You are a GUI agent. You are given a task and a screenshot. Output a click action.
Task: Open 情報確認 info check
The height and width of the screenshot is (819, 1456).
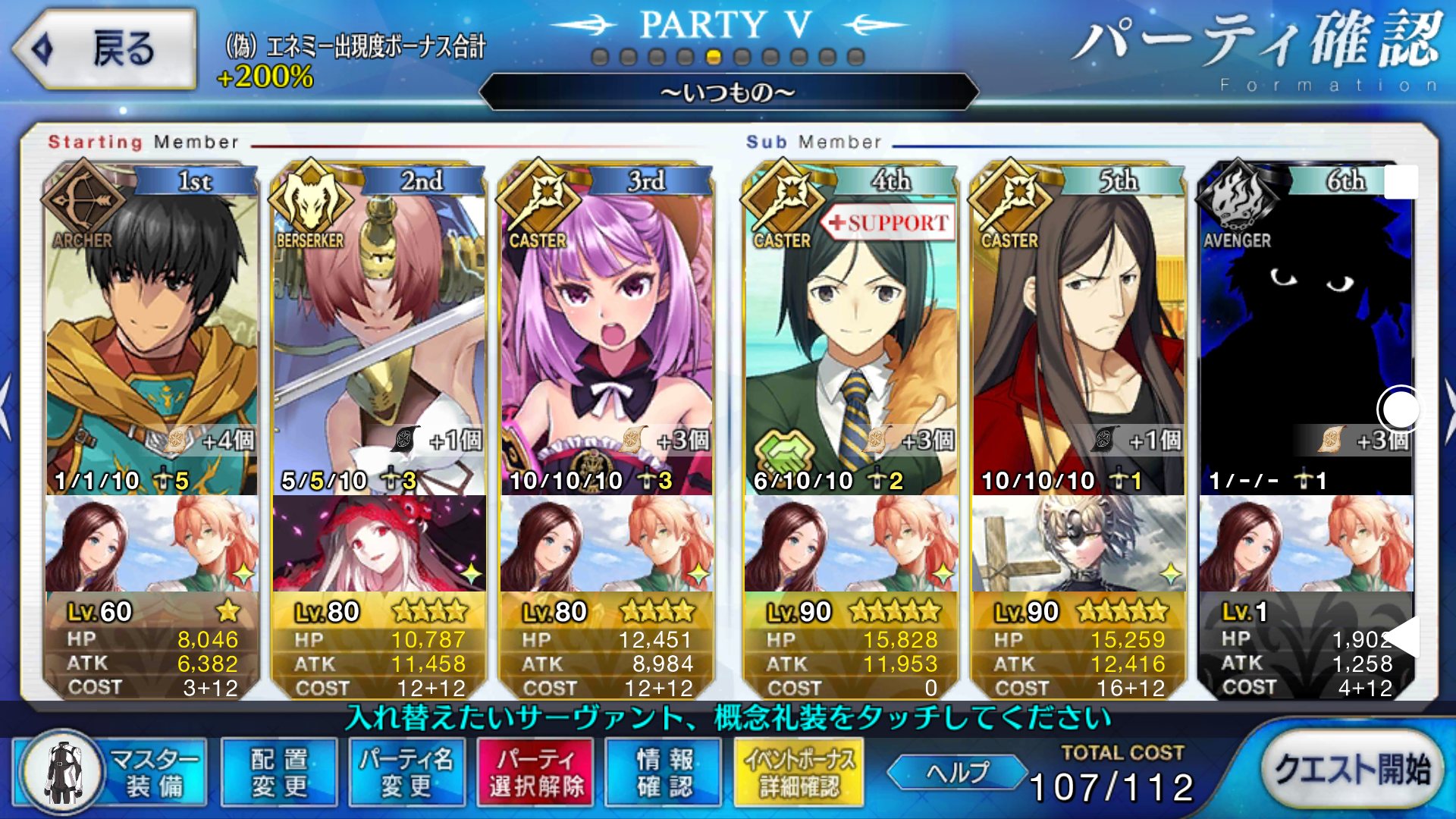coord(664,773)
